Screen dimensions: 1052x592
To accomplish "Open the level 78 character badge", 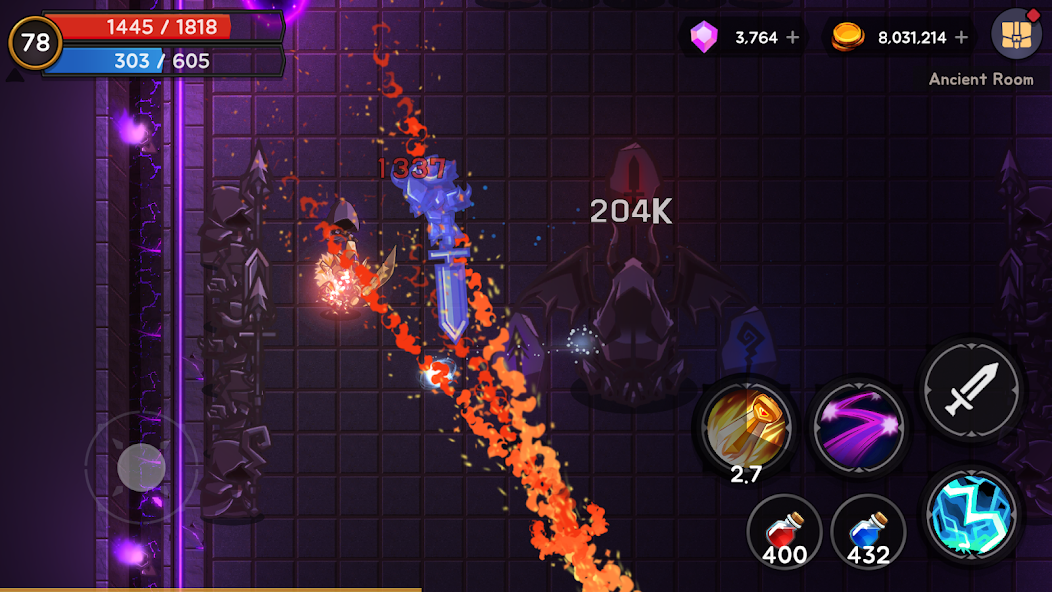I will tap(35, 42).
